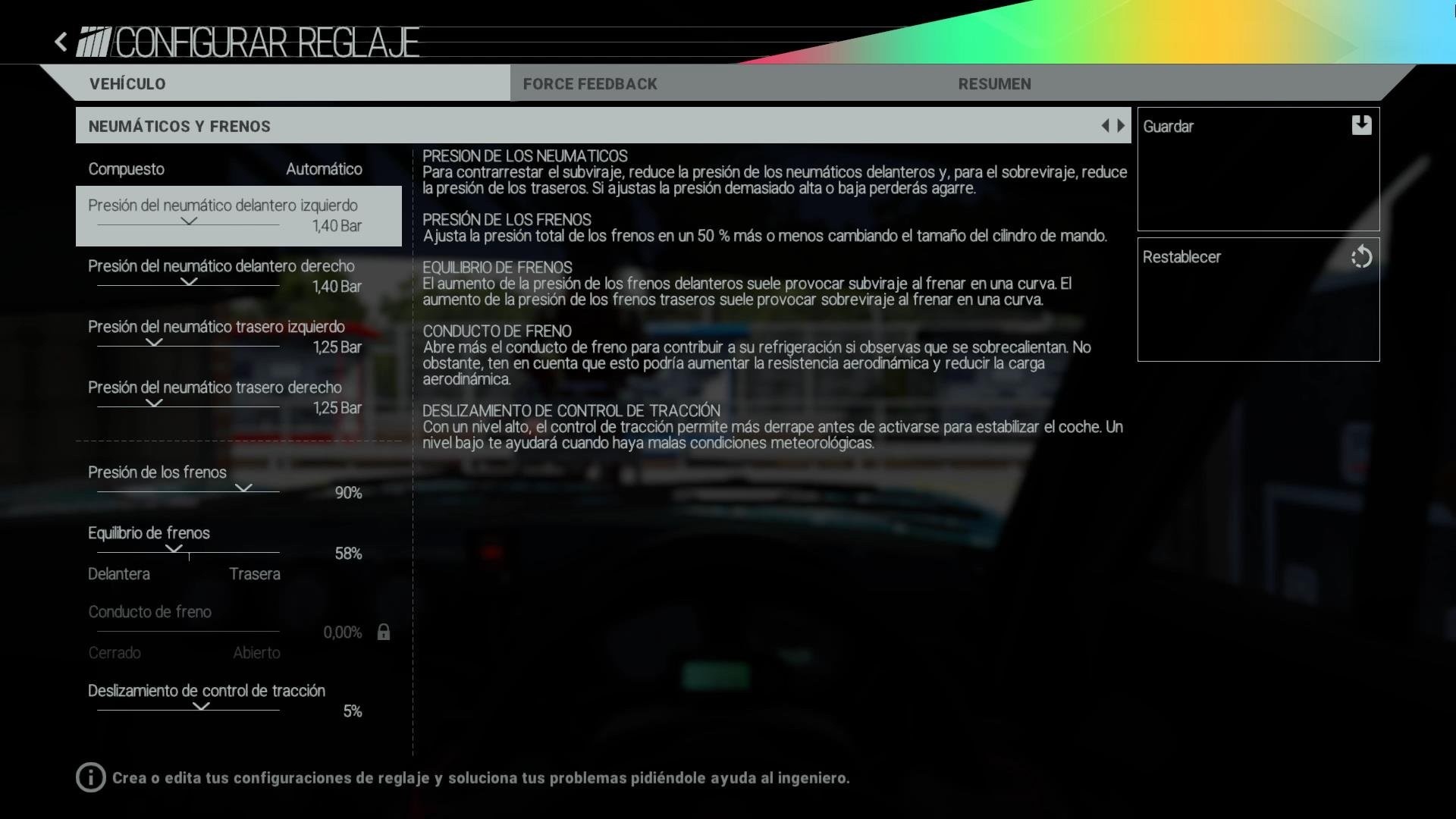
Task: Click the reset icon next to Restablecer
Action: [1361, 257]
